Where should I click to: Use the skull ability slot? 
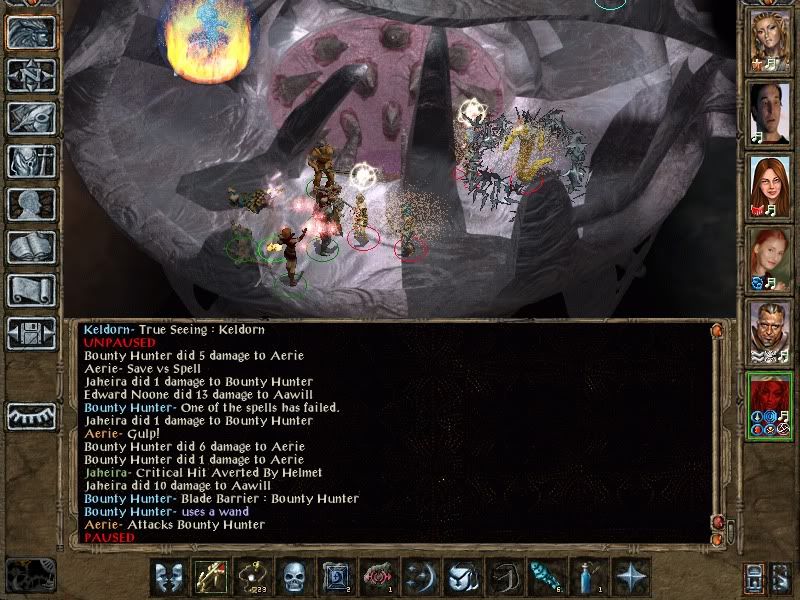[293, 577]
